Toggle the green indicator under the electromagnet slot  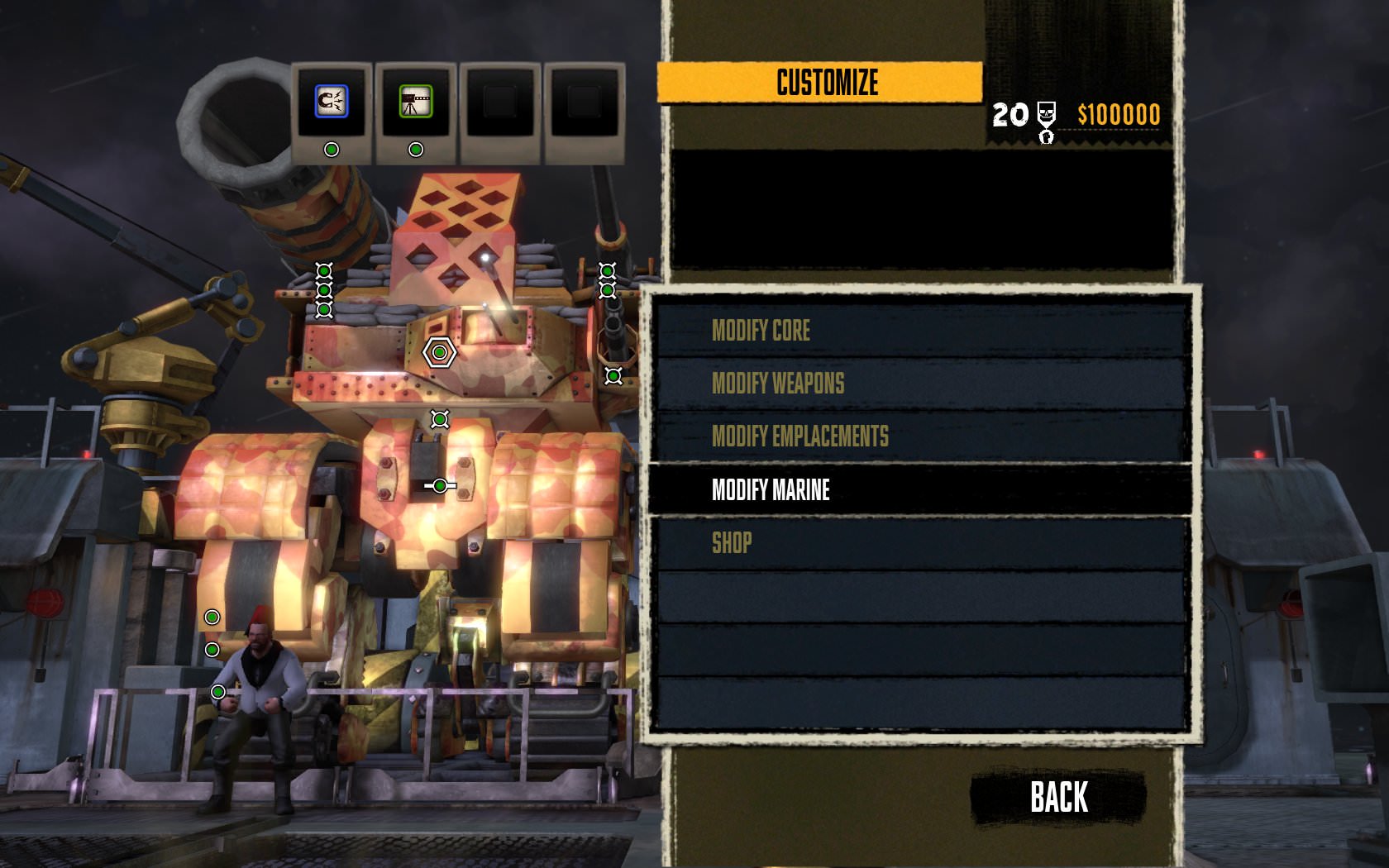tap(332, 149)
